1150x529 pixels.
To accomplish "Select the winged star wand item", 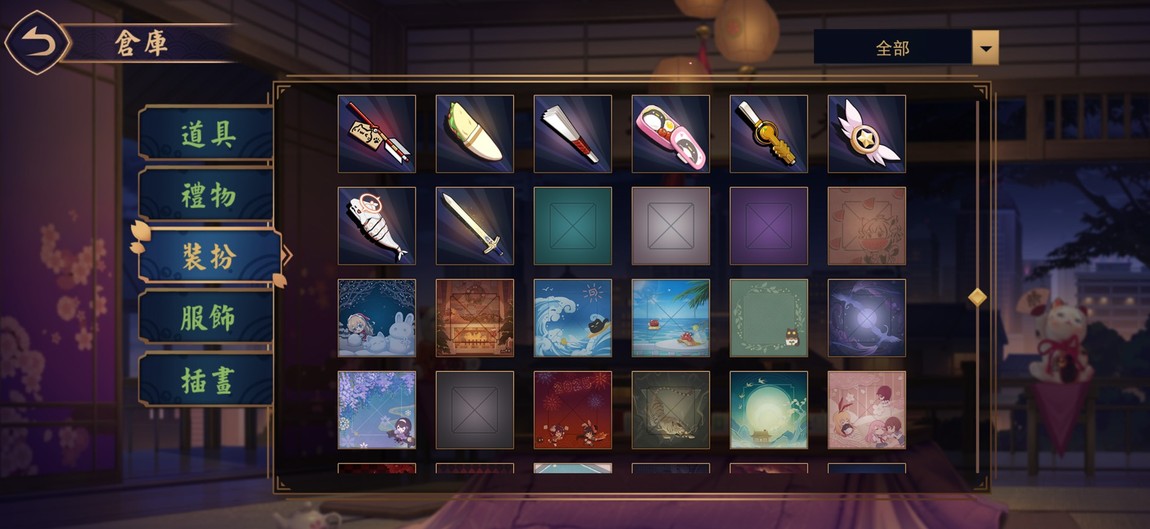I will coord(867,134).
